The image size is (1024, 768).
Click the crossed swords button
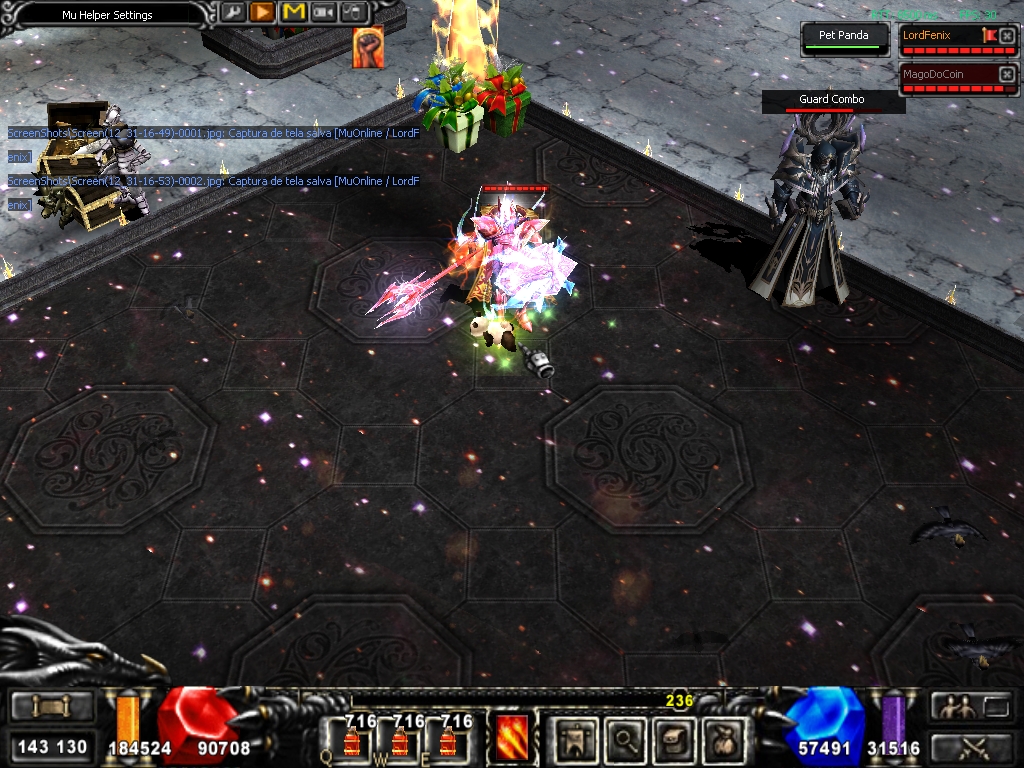(971, 746)
